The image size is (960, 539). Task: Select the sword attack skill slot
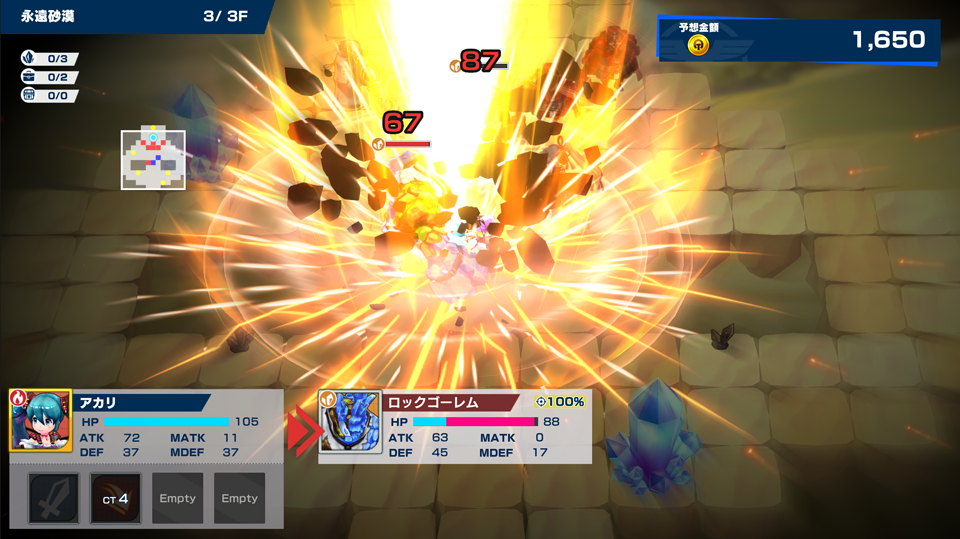point(54,498)
